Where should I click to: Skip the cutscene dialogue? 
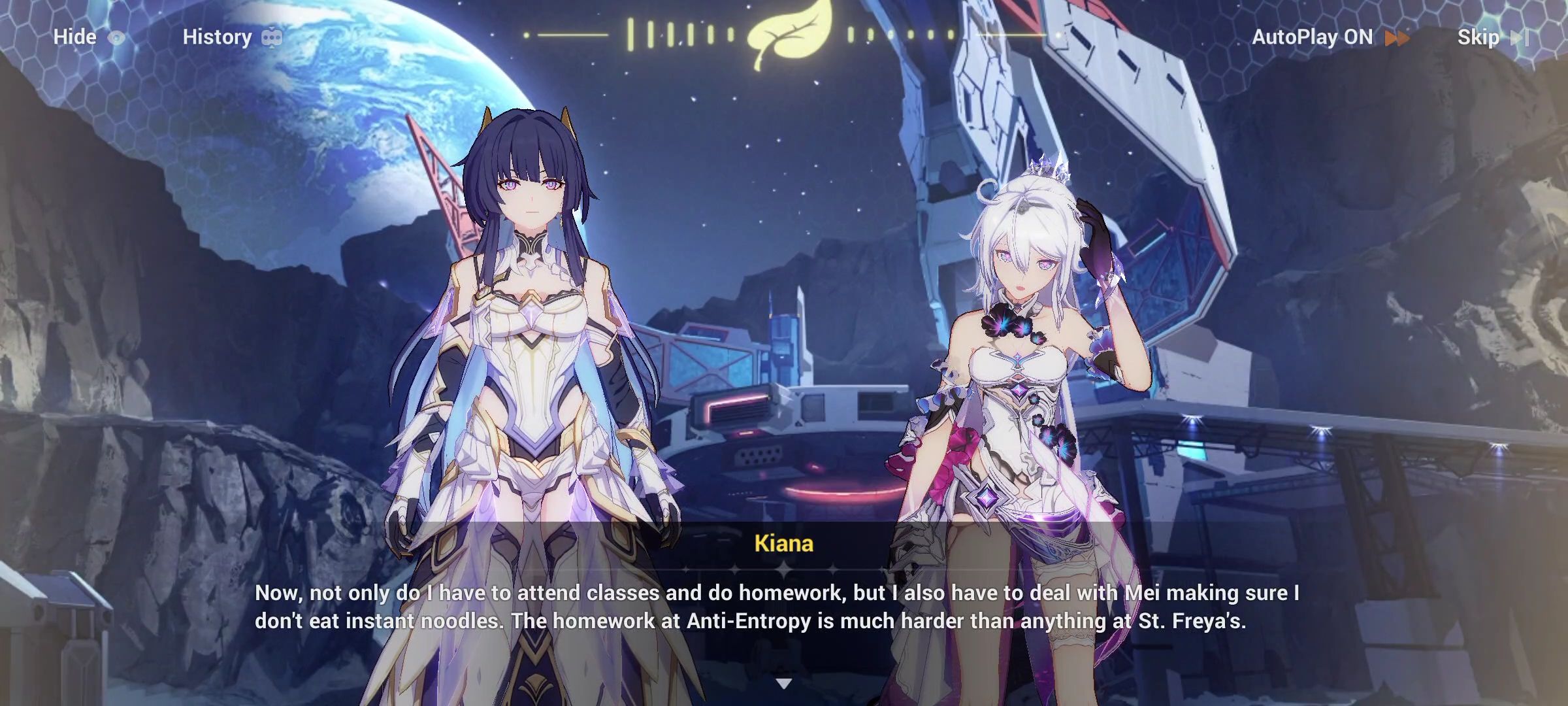click(x=1492, y=37)
